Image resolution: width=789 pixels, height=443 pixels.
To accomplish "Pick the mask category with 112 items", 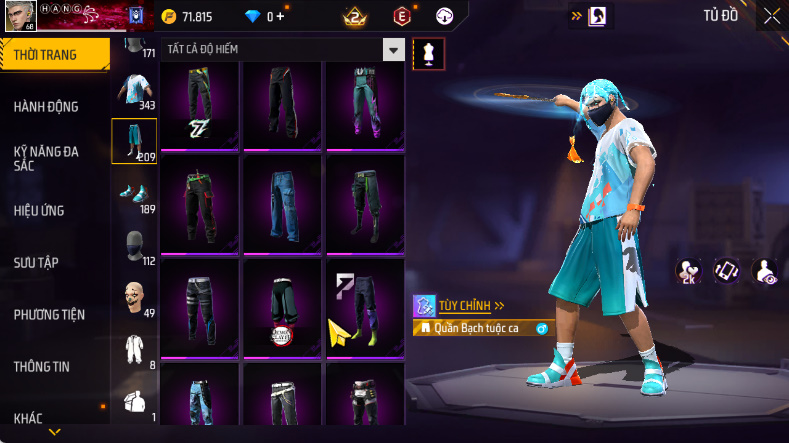I will [133, 246].
